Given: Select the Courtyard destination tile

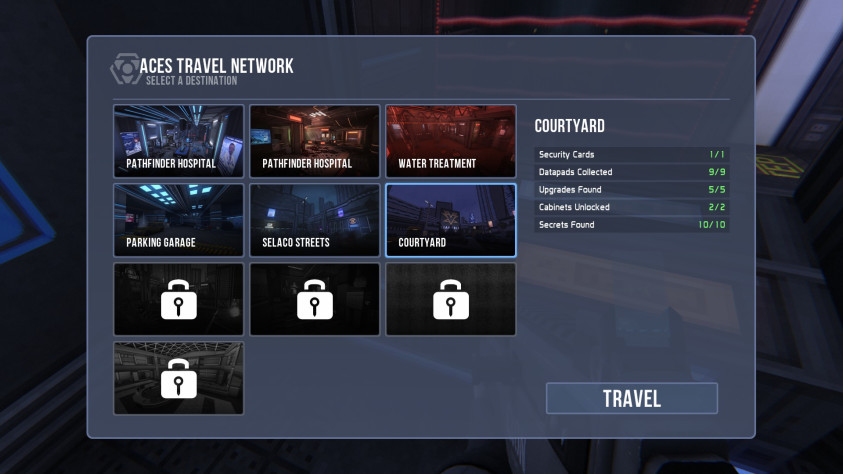Looking at the screenshot, I should tap(450, 220).
